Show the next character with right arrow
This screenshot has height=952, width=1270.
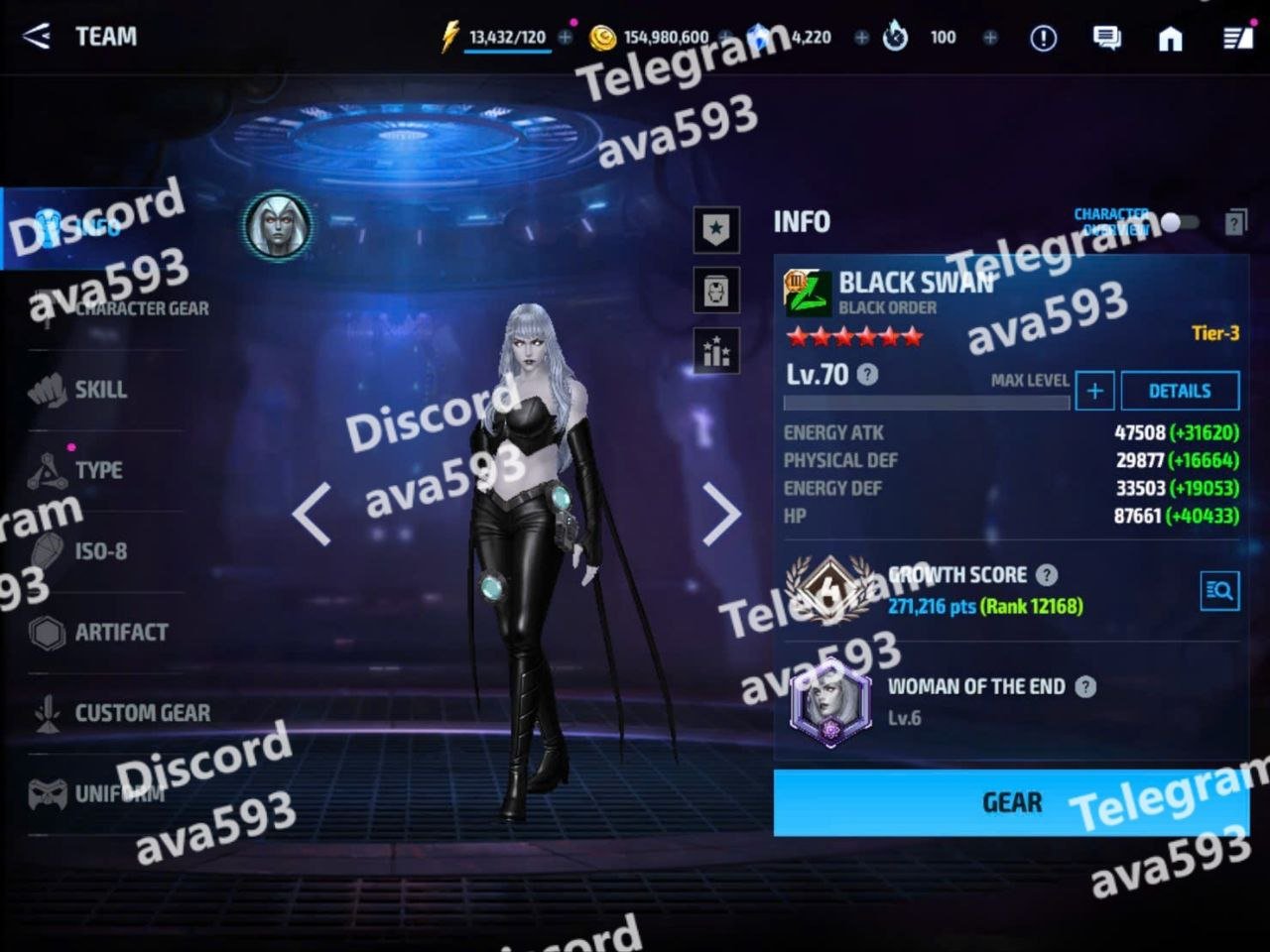pos(721,514)
